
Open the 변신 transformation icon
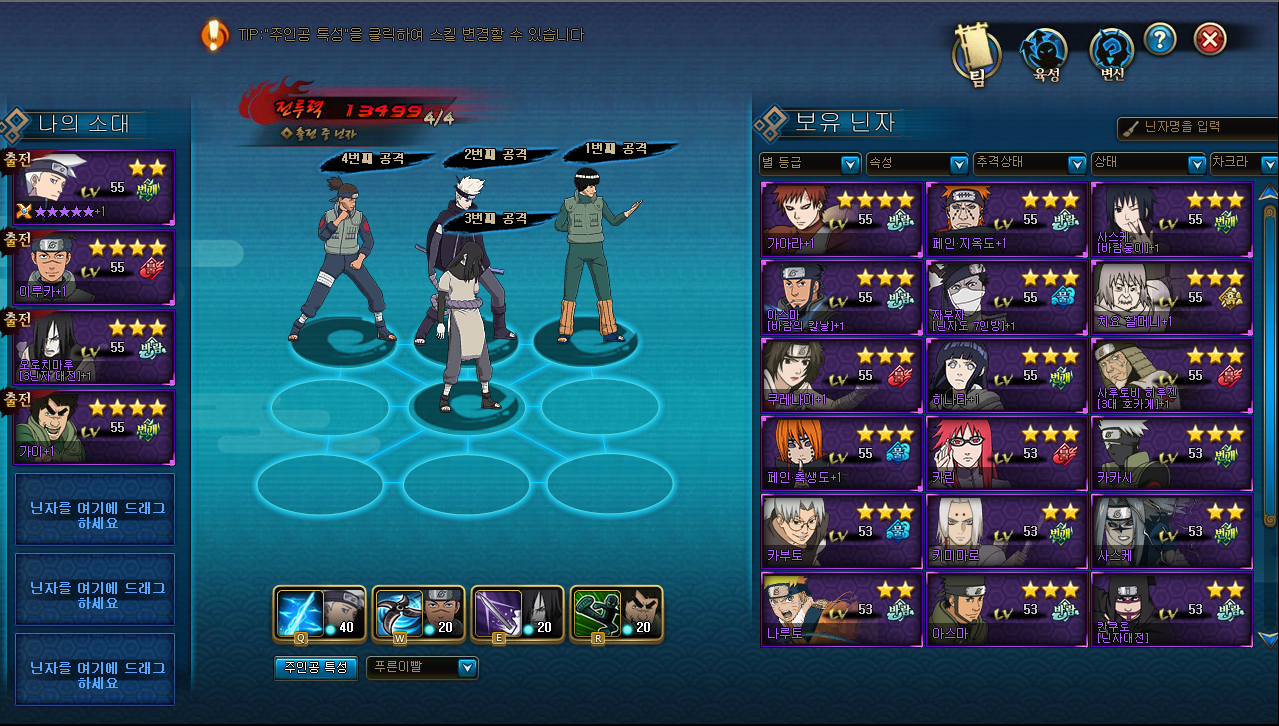pos(1112,55)
